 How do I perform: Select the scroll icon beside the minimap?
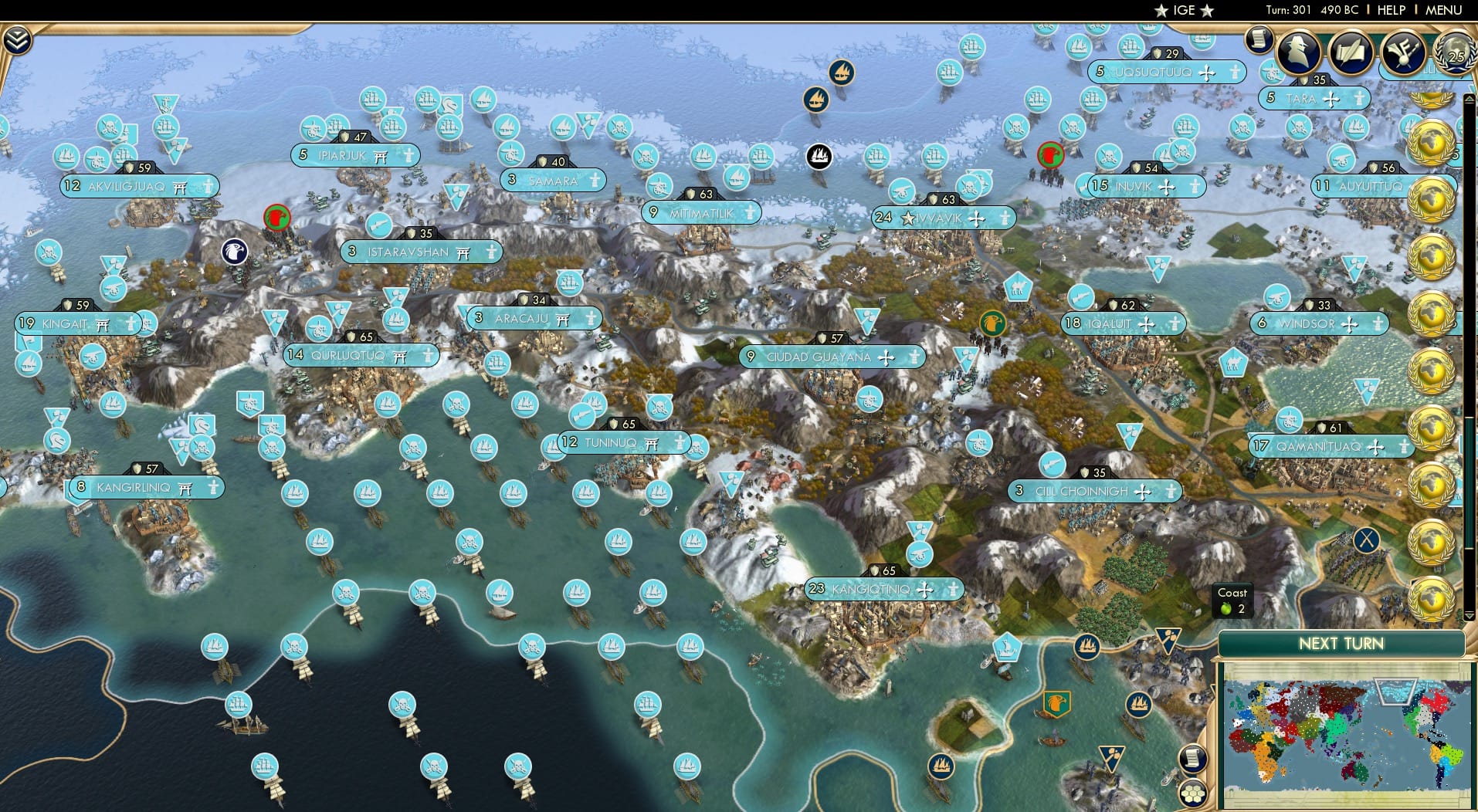pos(1193,760)
